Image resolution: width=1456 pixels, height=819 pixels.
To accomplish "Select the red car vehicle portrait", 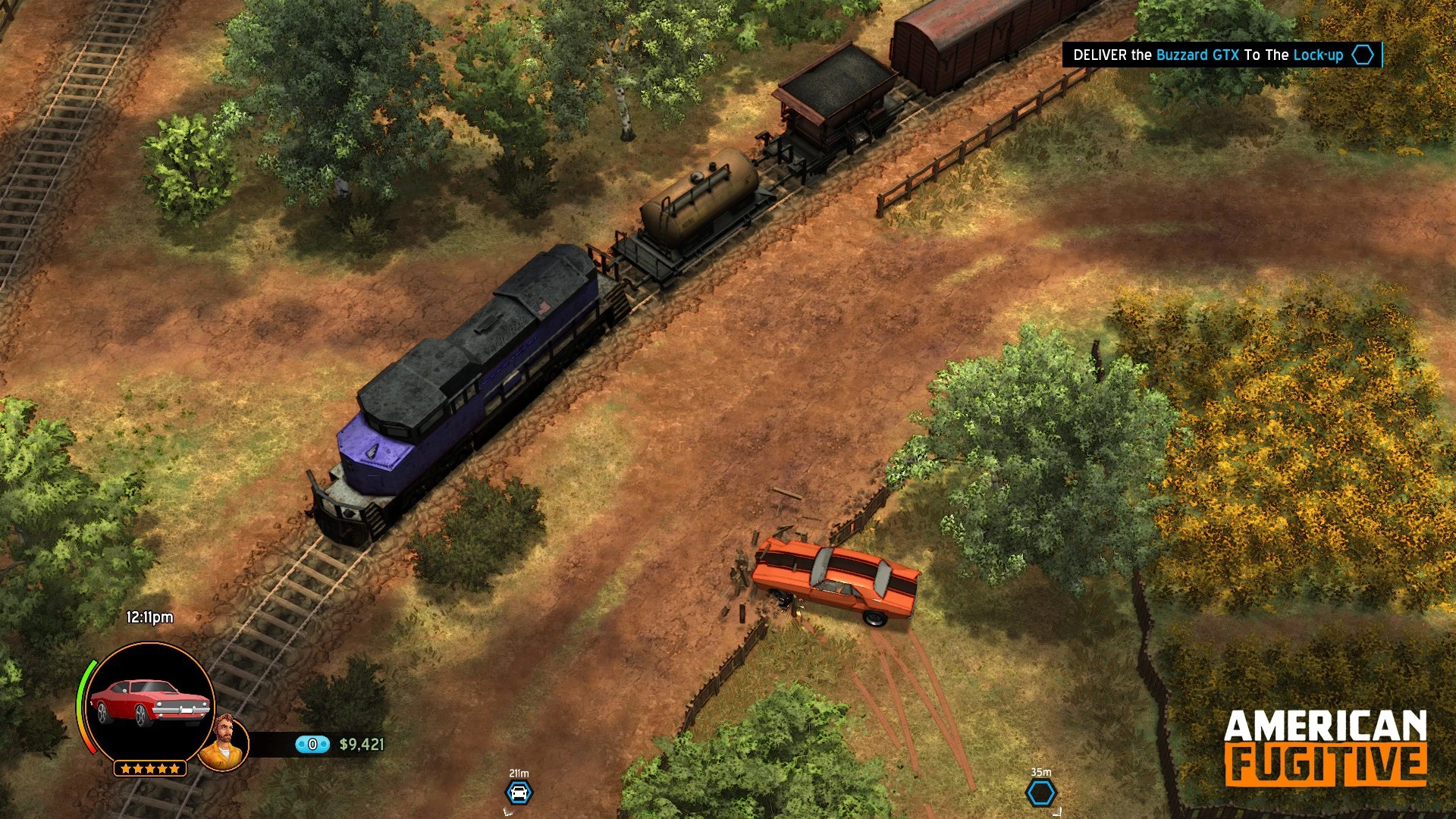I will click(x=150, y=702).
